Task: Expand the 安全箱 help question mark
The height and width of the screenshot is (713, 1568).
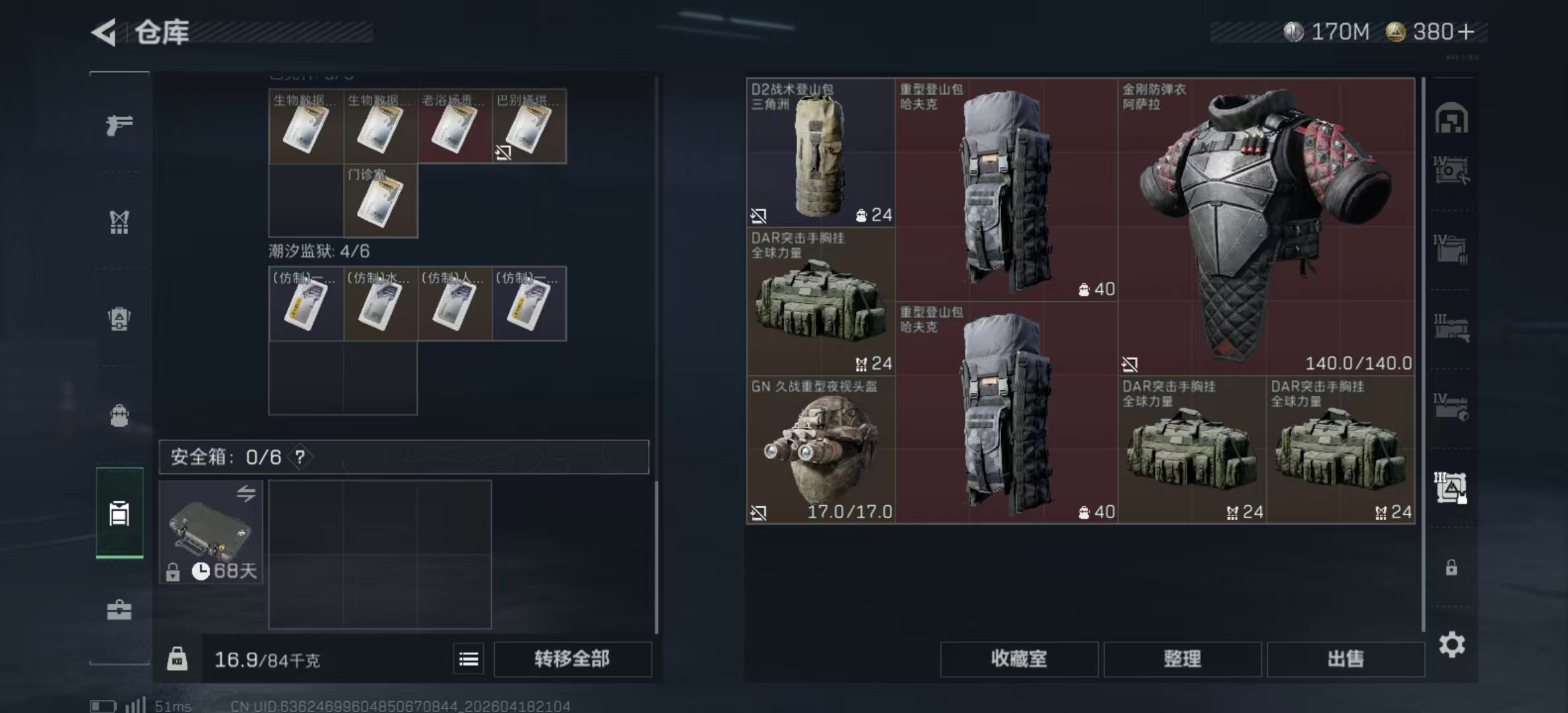Action: (301, 456)
